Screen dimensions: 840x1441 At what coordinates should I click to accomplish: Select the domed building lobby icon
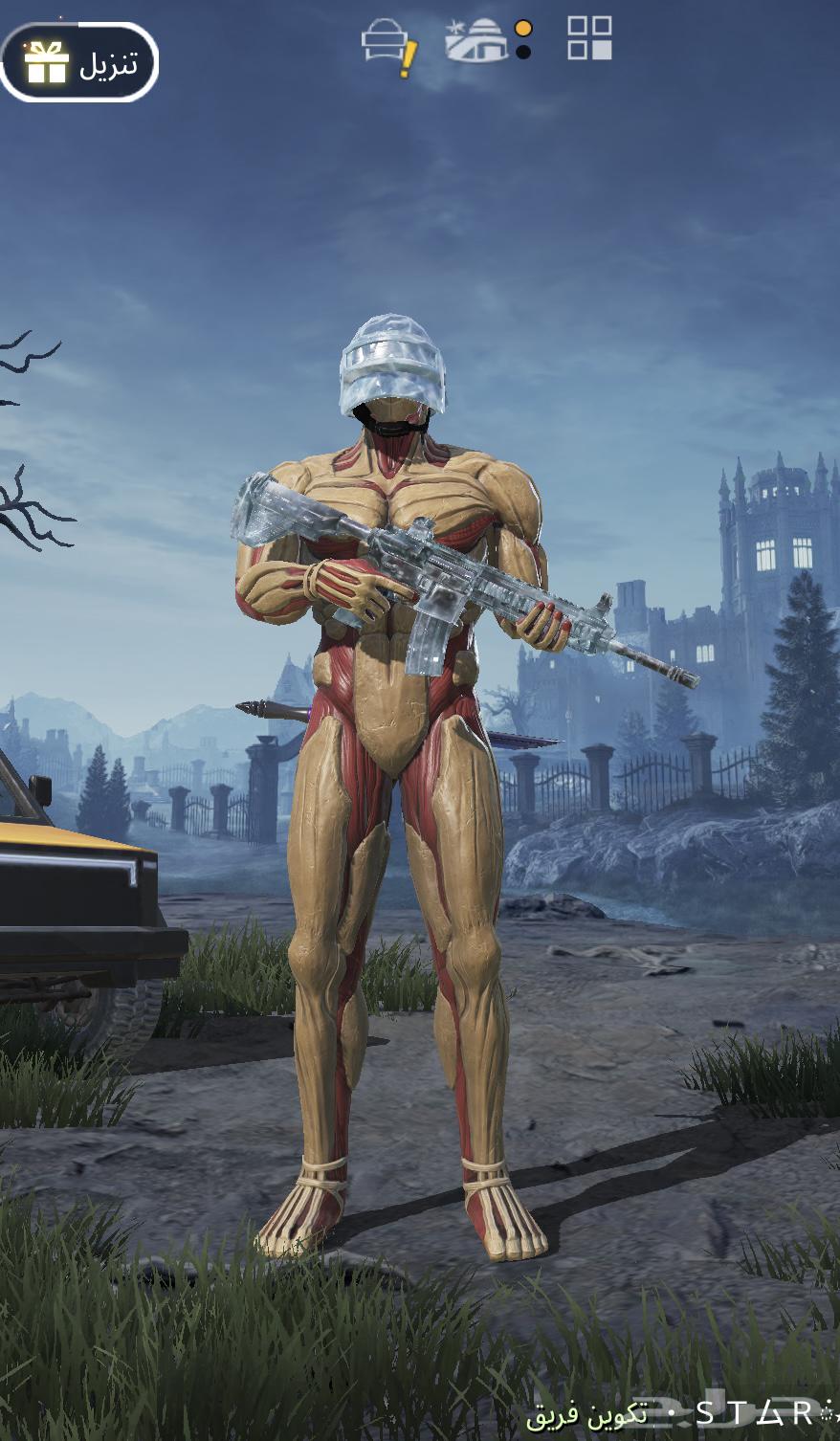point(476,40)
